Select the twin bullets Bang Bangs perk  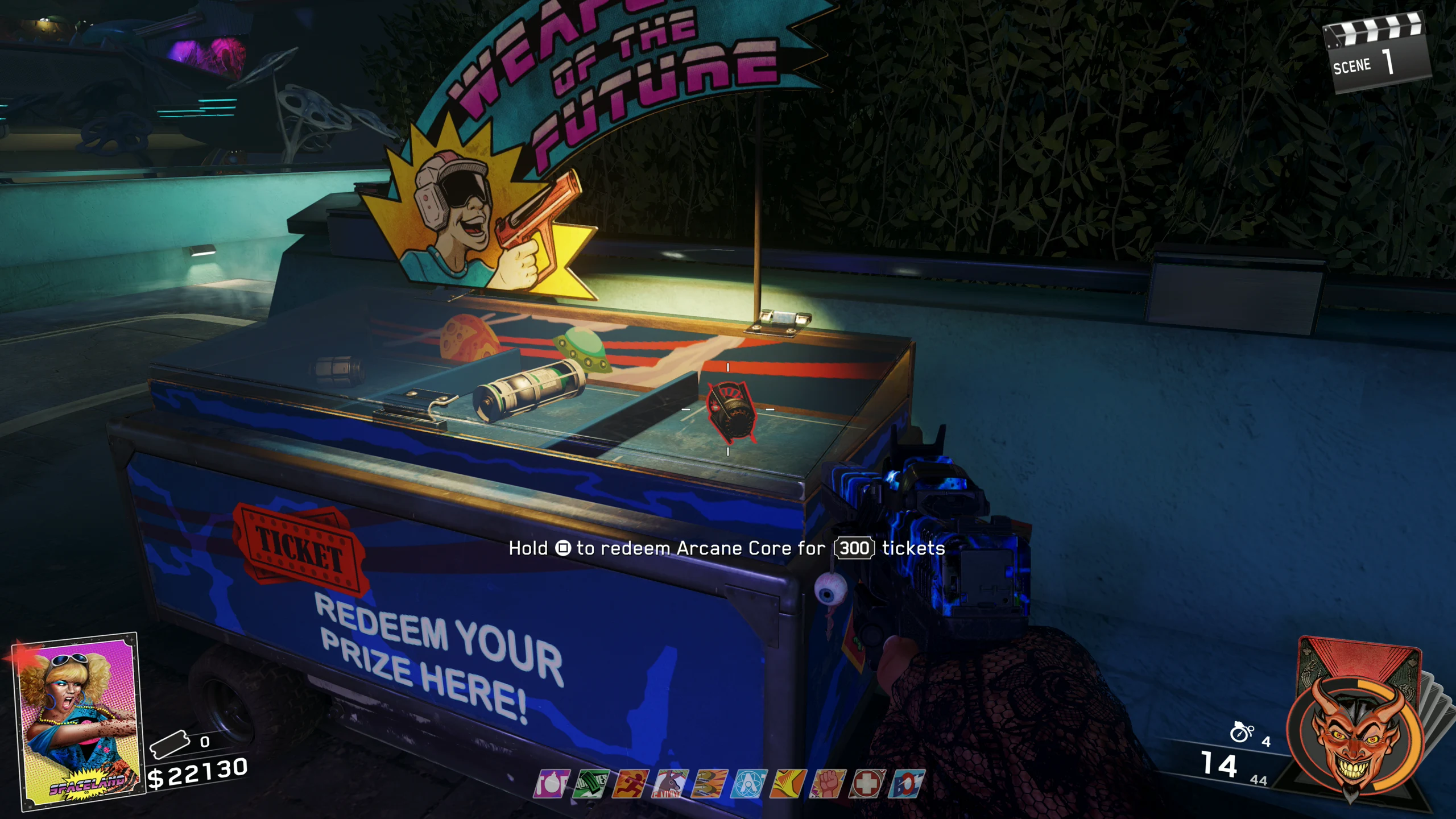click(709, 784)
